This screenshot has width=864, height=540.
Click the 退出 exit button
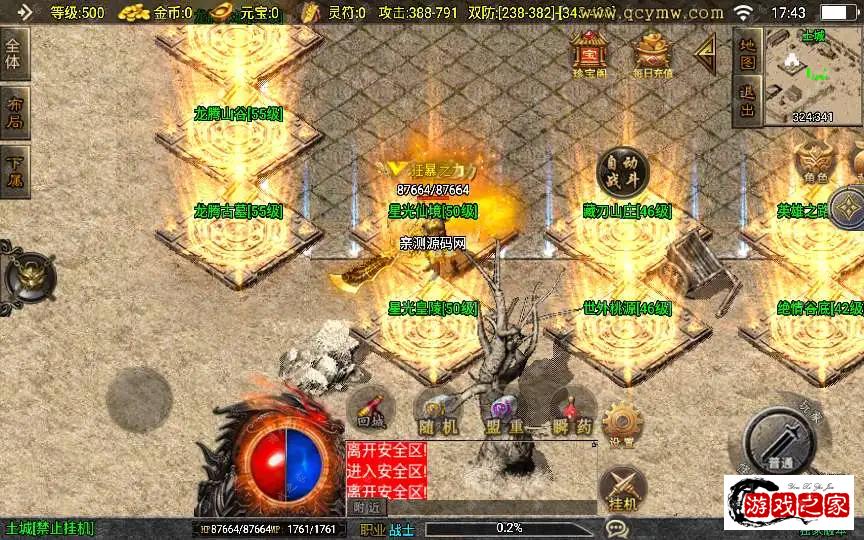point(747,101)
